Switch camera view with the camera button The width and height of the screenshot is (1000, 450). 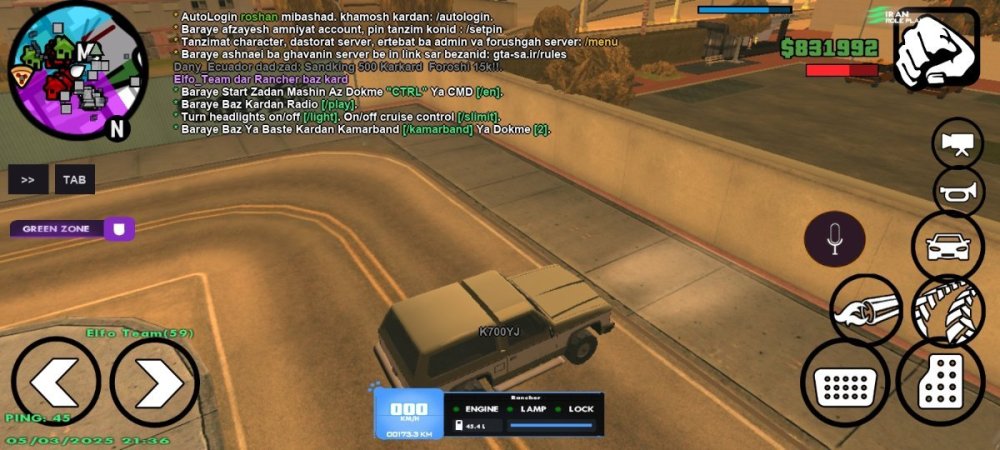(957, 143)
